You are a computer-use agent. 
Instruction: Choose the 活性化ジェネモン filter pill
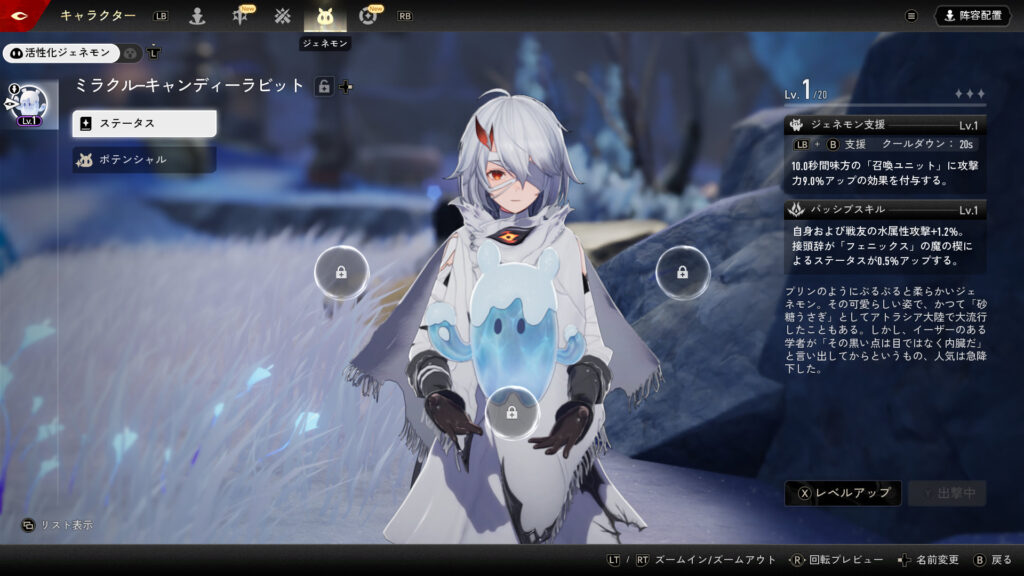coord(61,53)
